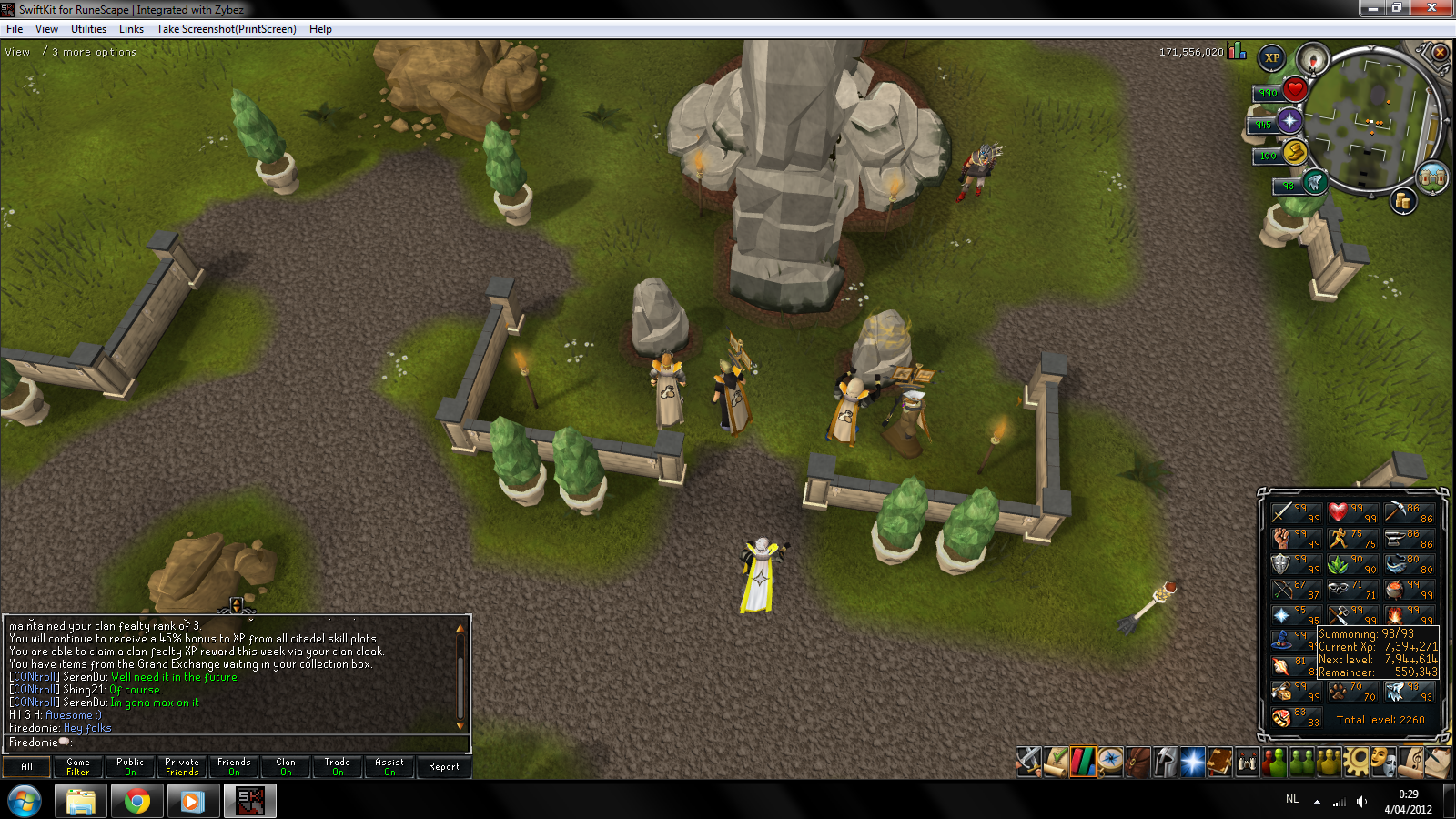Image resolution: width=1456 pixels, height=819 pixels.
Task: Open the Utilities menu in SwiftKit
Action: coord(88,29)
